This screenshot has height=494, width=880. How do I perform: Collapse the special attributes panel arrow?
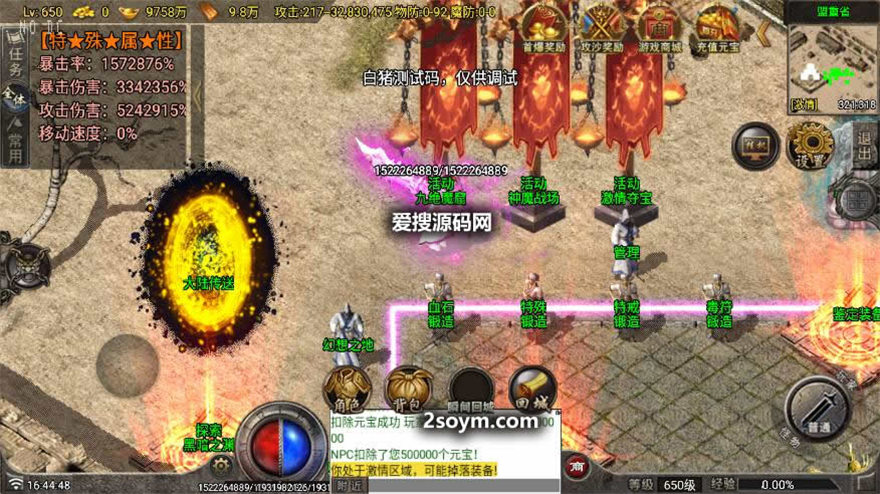pyautogui.click(x=198, y=96)
